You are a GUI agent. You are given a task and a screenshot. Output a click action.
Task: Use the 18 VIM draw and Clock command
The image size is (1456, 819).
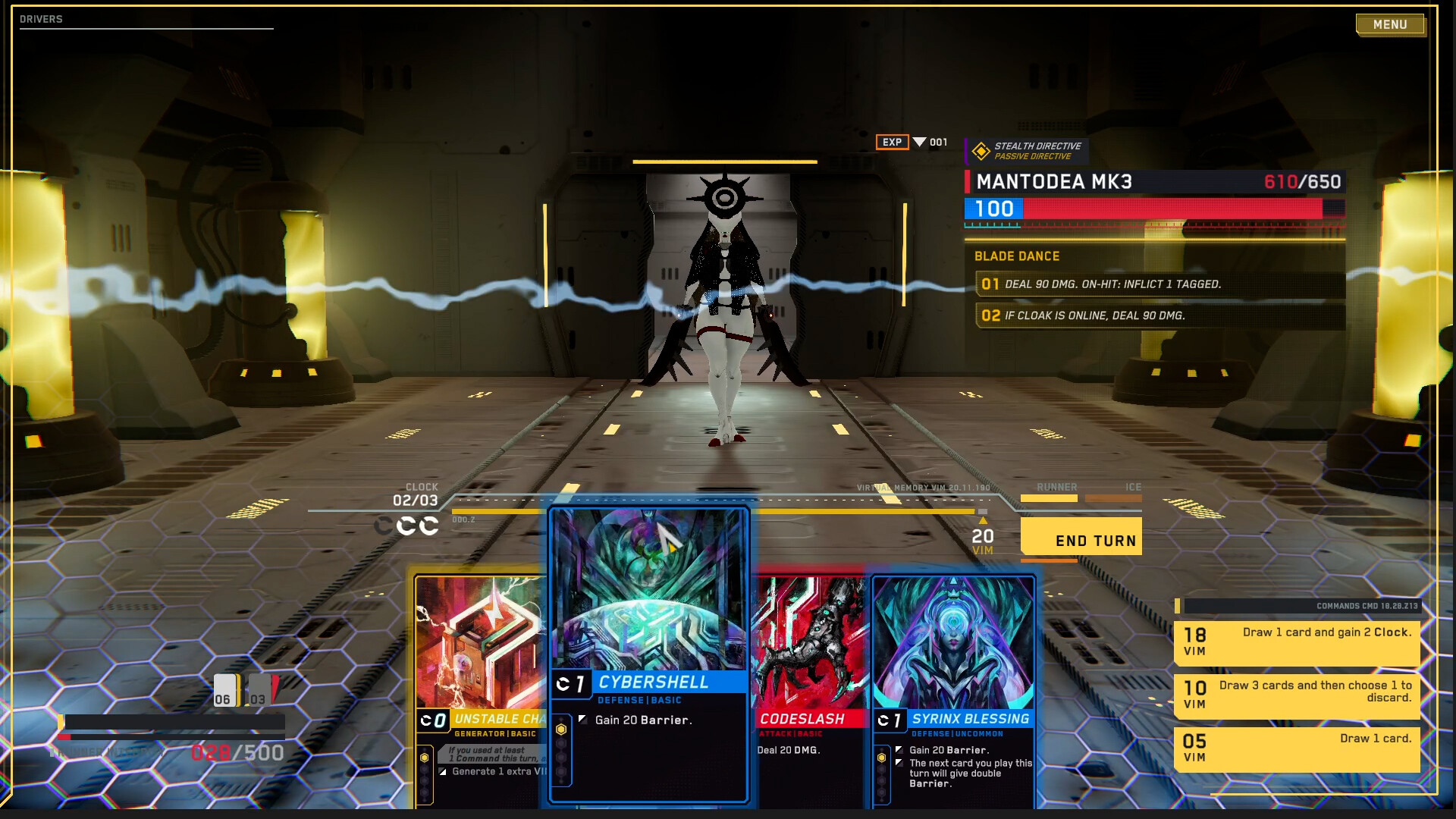tap(1297, 642)
